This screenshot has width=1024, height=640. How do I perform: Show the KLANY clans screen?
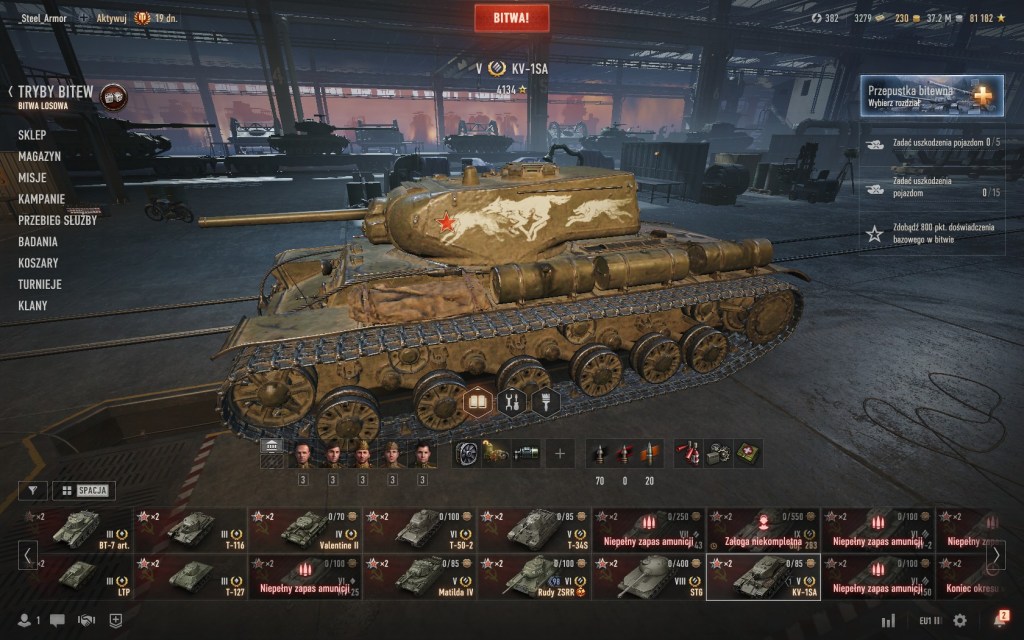click(x=34, y=305)
